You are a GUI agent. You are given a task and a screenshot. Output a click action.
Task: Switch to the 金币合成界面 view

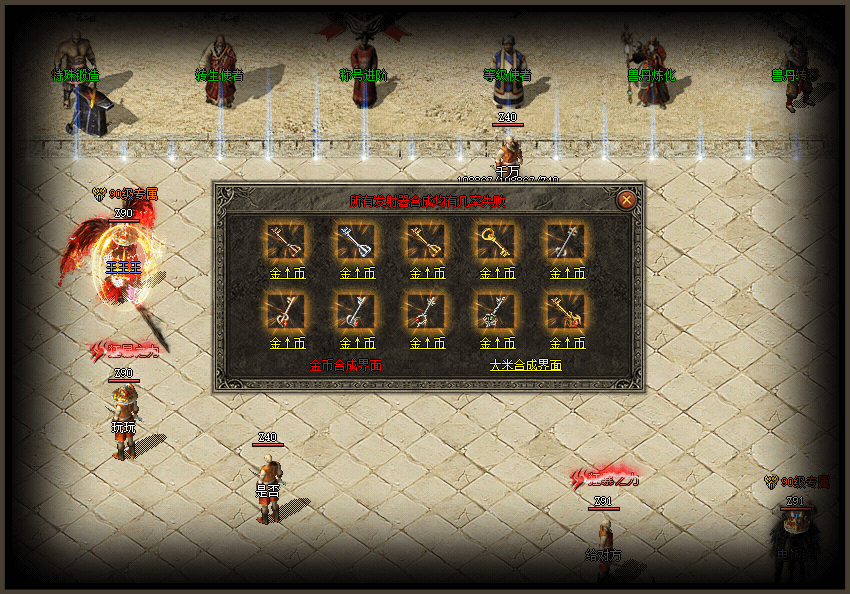tap(346, 366)
